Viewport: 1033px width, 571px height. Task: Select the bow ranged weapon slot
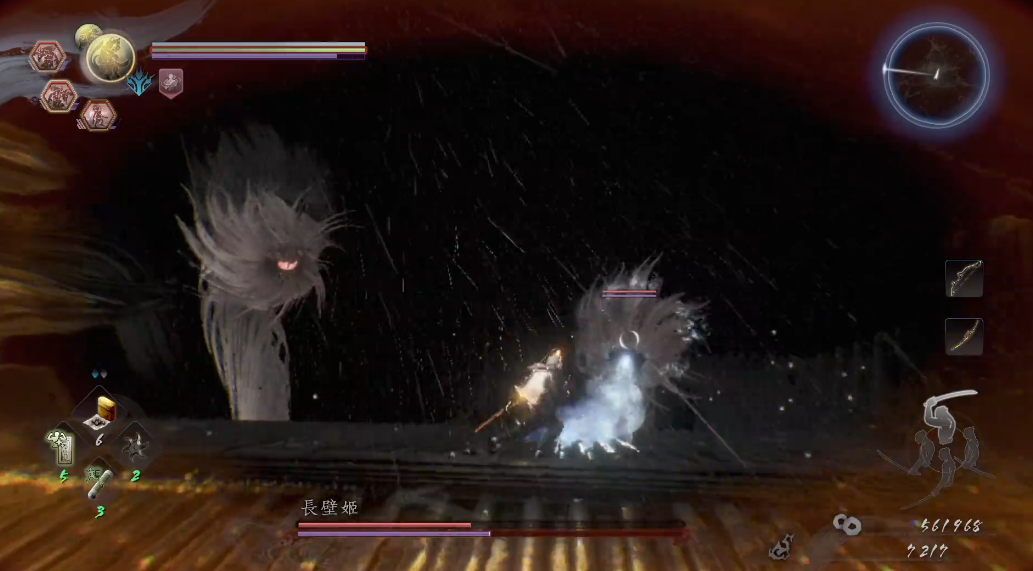(964, 279)
